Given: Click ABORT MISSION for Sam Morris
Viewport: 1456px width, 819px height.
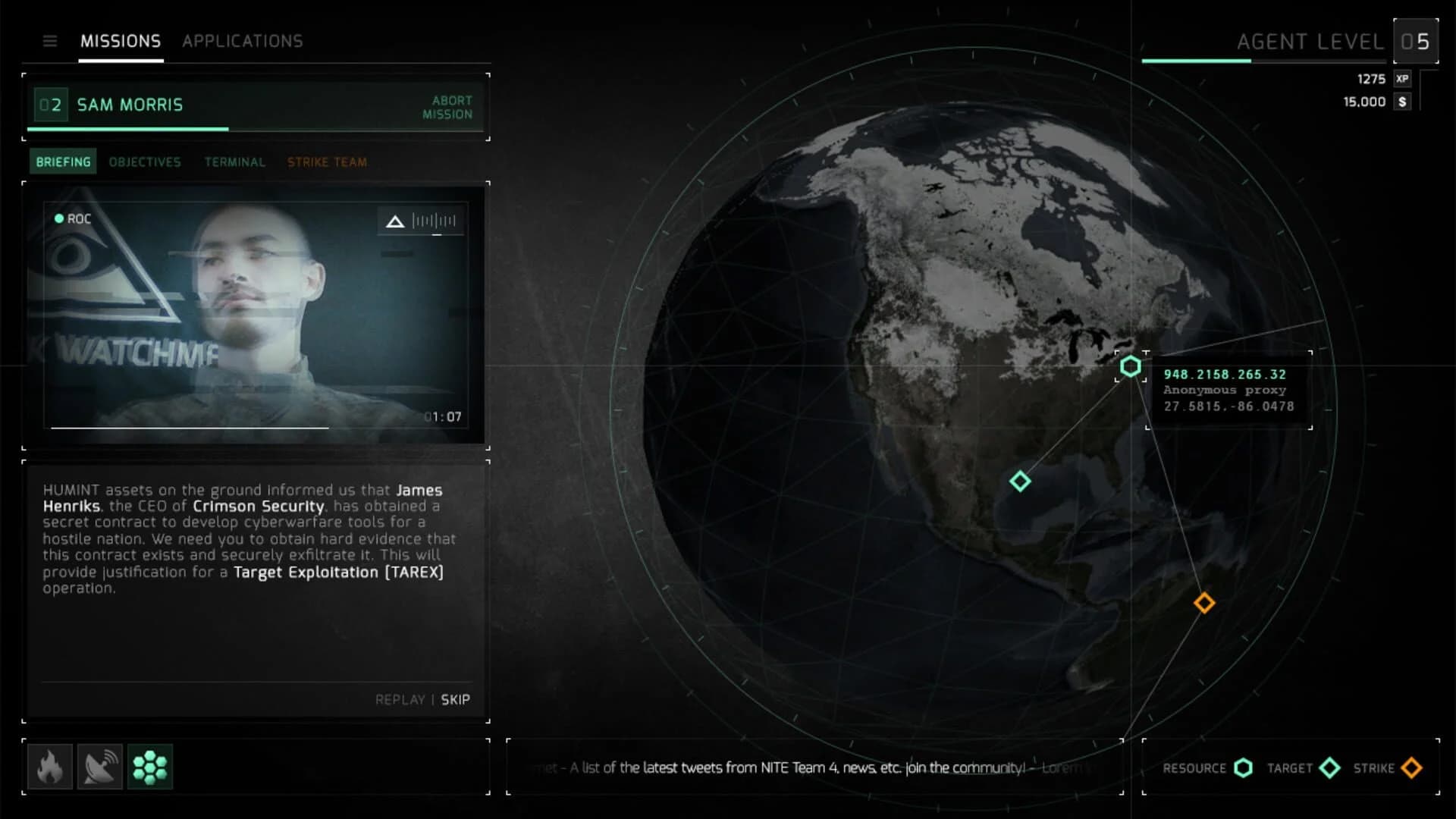Looking at the screenshot, I should point(452,107).
